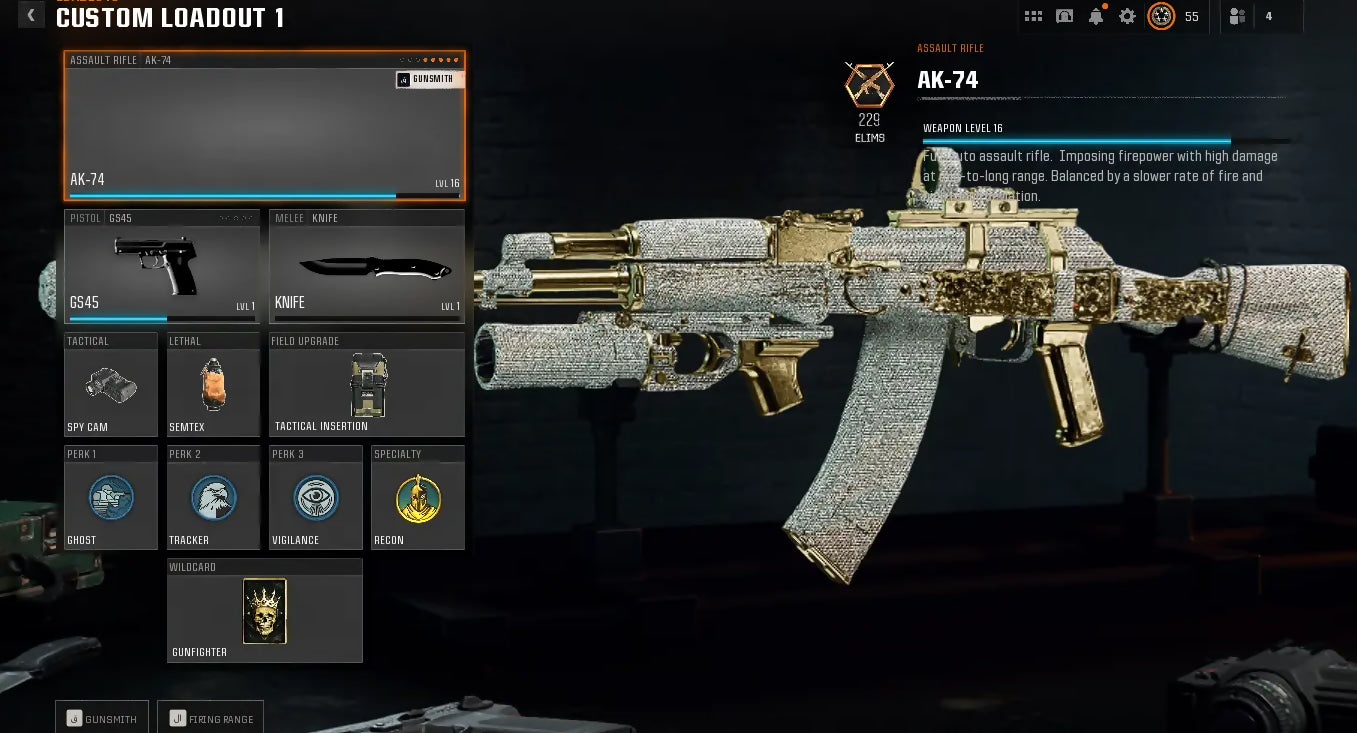Go back using the top-left arrow
Screen dimensions: 1357x733
click(31, 15)
